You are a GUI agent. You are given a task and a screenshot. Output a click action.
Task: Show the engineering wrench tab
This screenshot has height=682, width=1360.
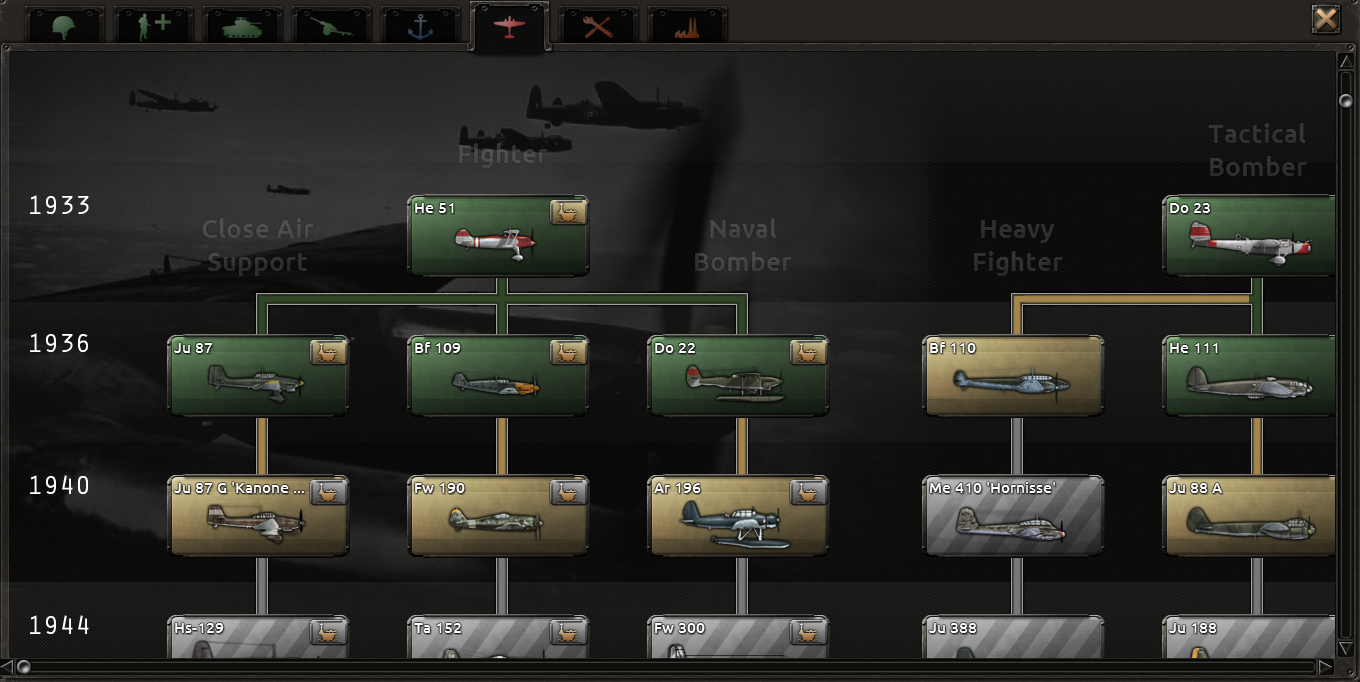(x=598, y=25)
